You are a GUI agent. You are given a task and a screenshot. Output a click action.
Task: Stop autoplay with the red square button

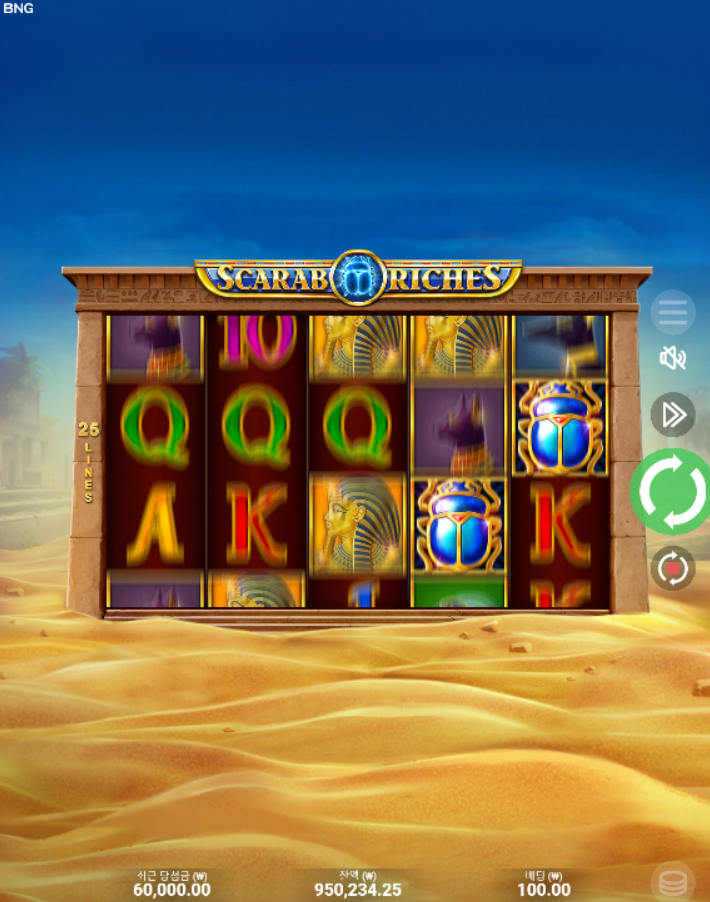[673, 568]
